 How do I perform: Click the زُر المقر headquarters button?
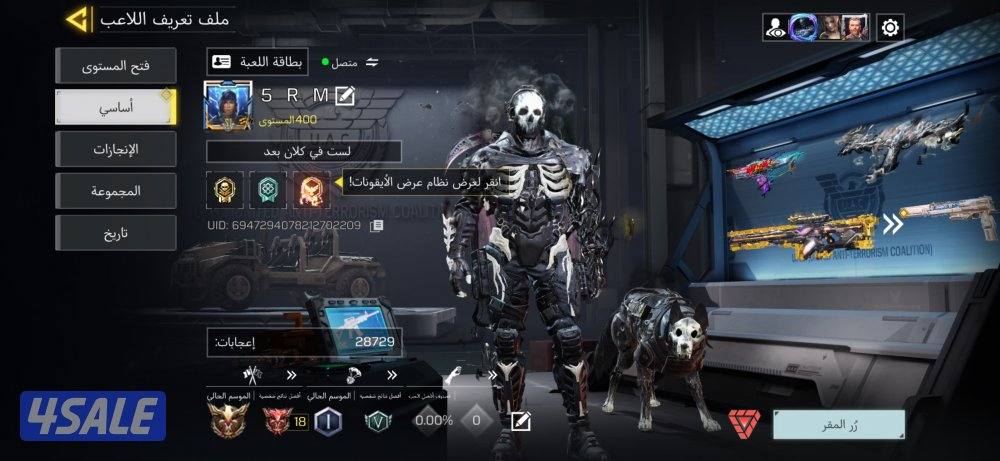coord(838,424)
